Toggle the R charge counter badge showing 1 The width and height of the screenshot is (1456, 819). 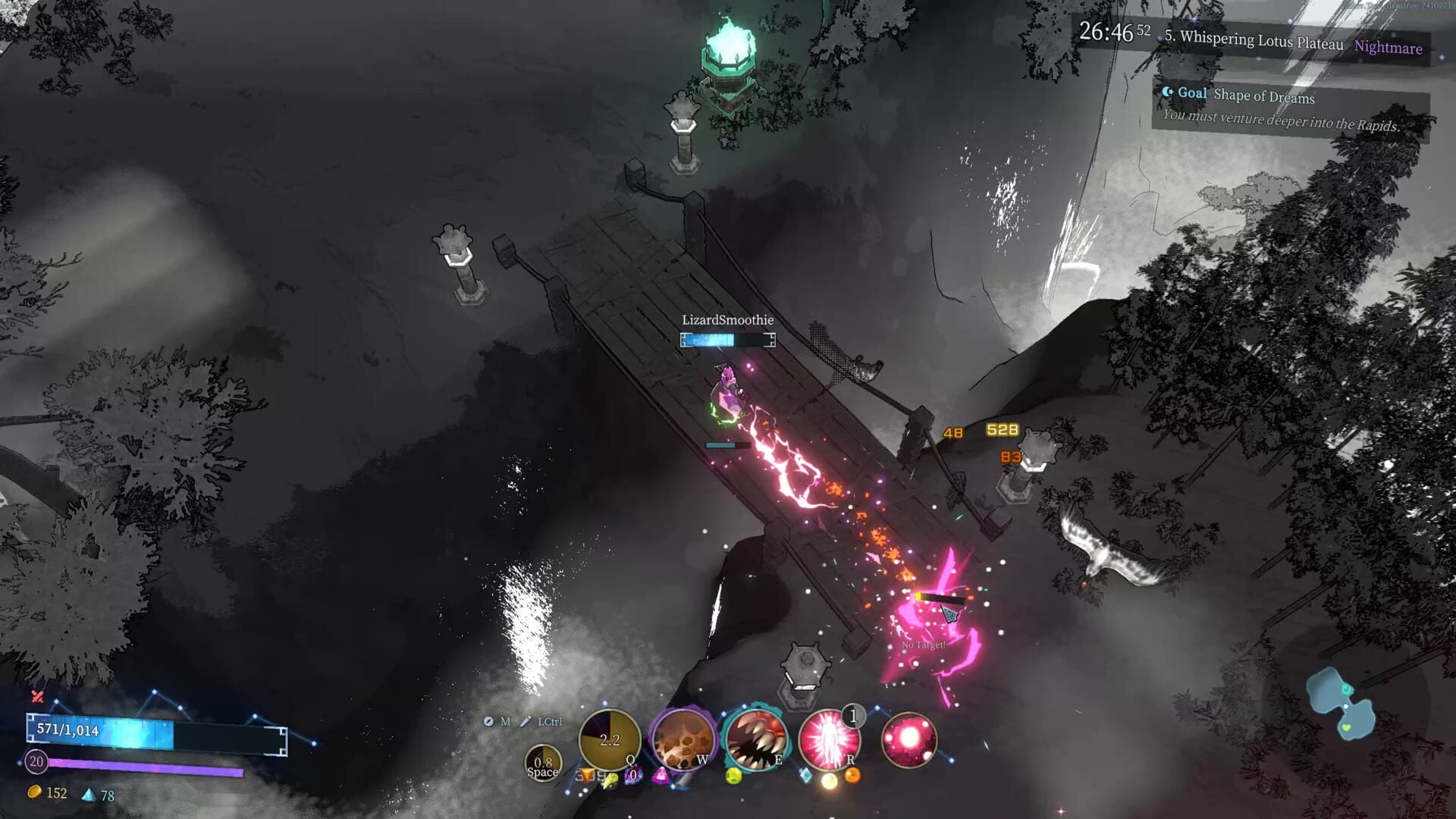pyautogui.click(x=852, y=717)
